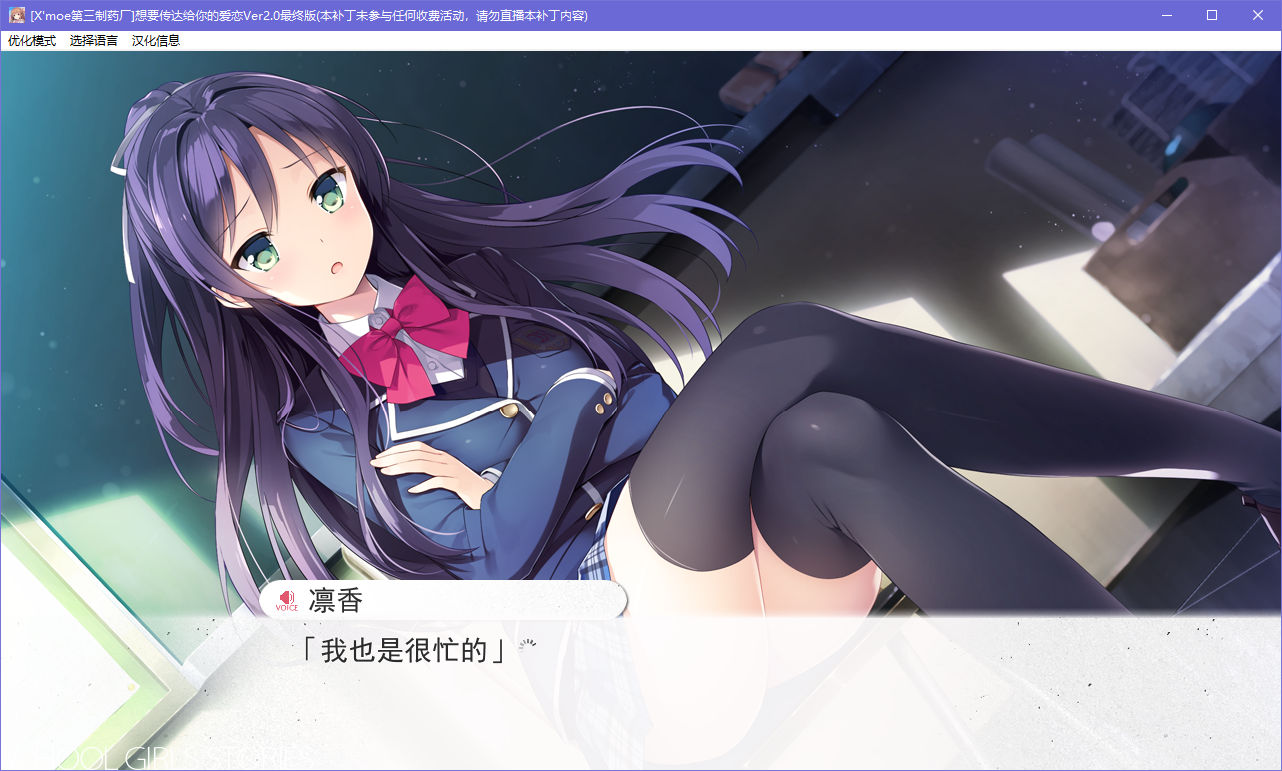Viewport: 1282px width, 771px height.
Task: Close the game window
Action: (1258, 15)
